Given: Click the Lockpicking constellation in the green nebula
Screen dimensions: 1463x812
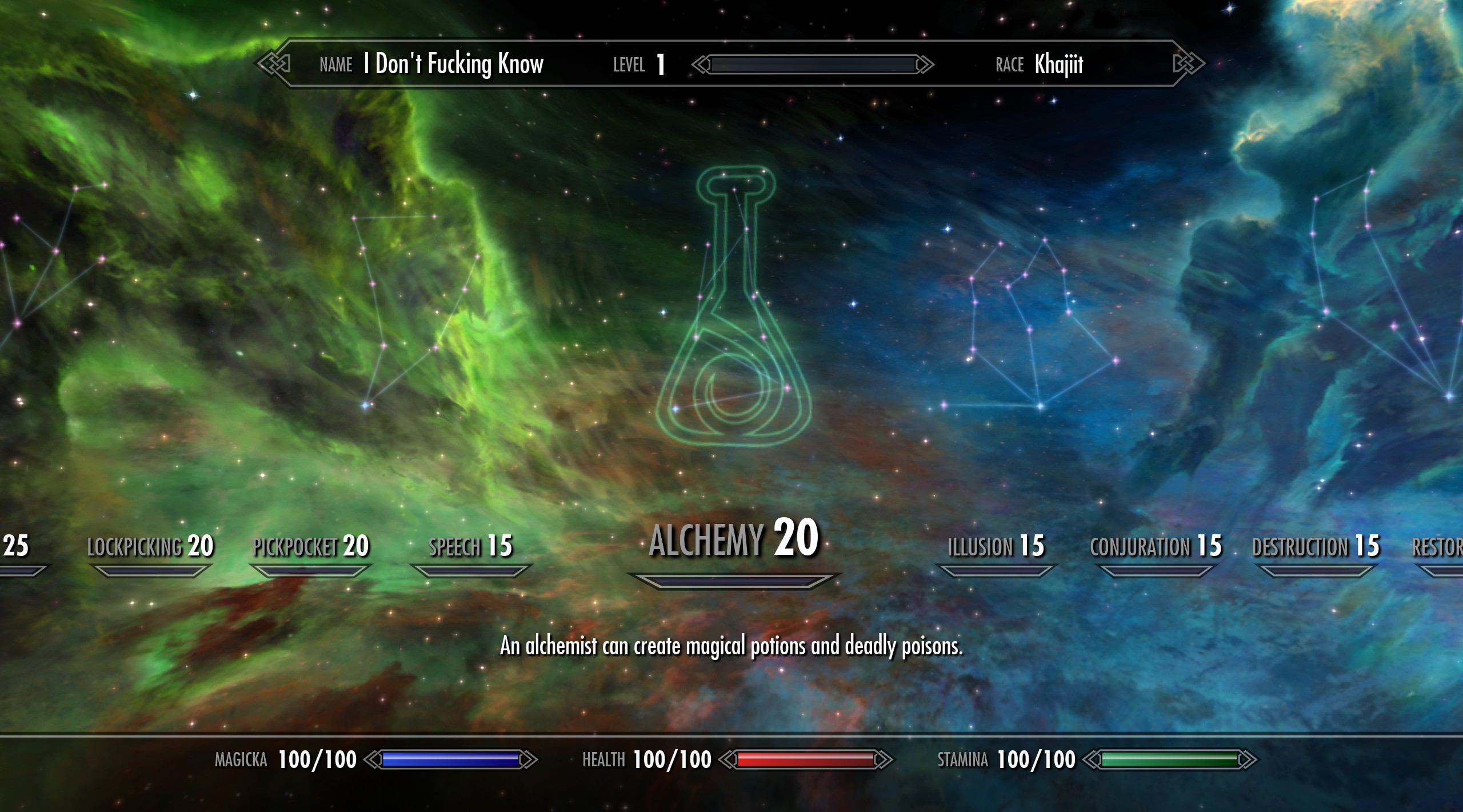Looking at the screenshot, I should click(x=151, y=546).
